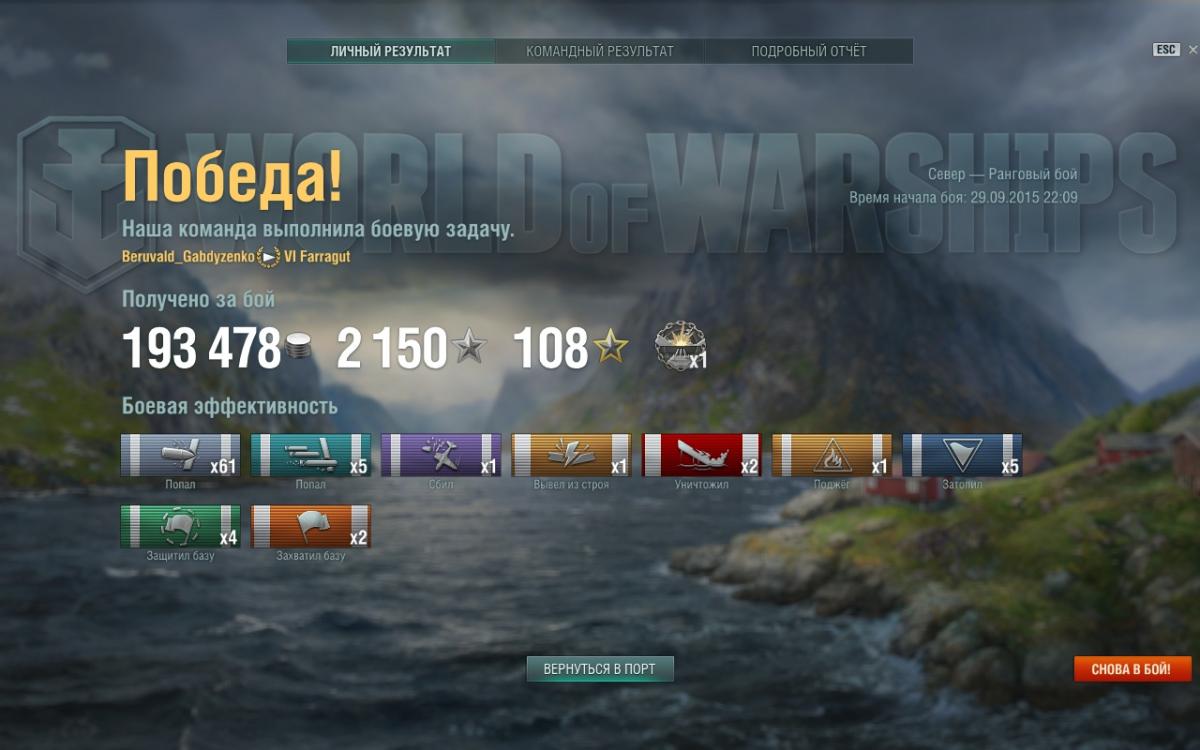Viewport: 1200px width, 750px height.
Task: Click the shell hits ribbon x61
Action: click(181, 455)
